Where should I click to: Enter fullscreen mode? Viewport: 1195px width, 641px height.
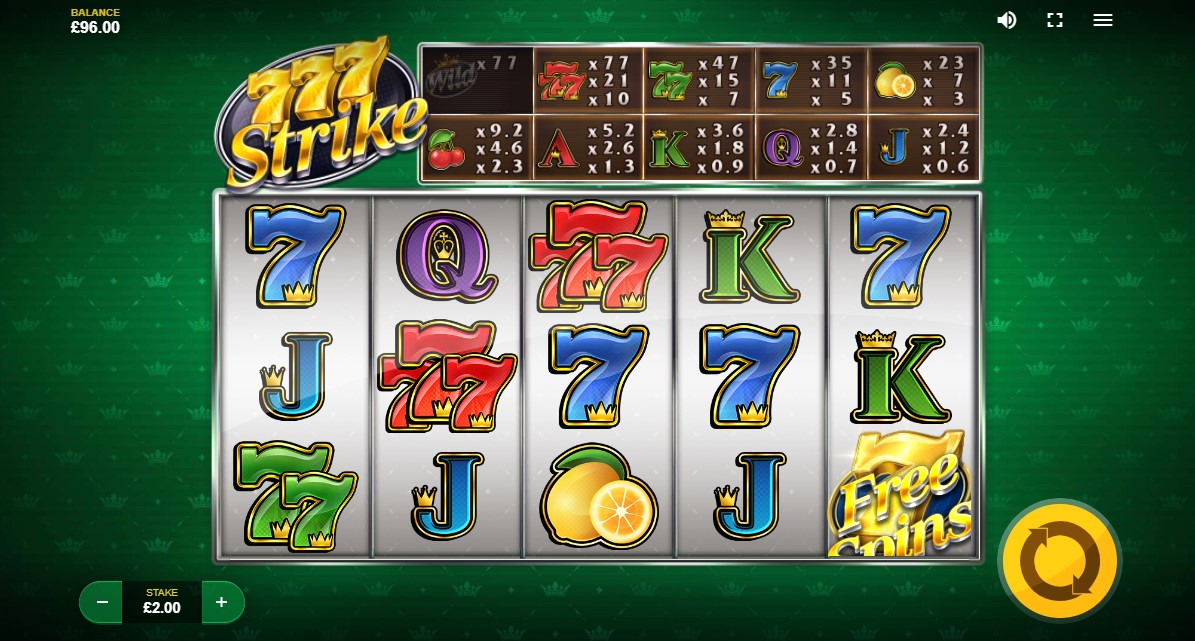(x=1055, y=20)
